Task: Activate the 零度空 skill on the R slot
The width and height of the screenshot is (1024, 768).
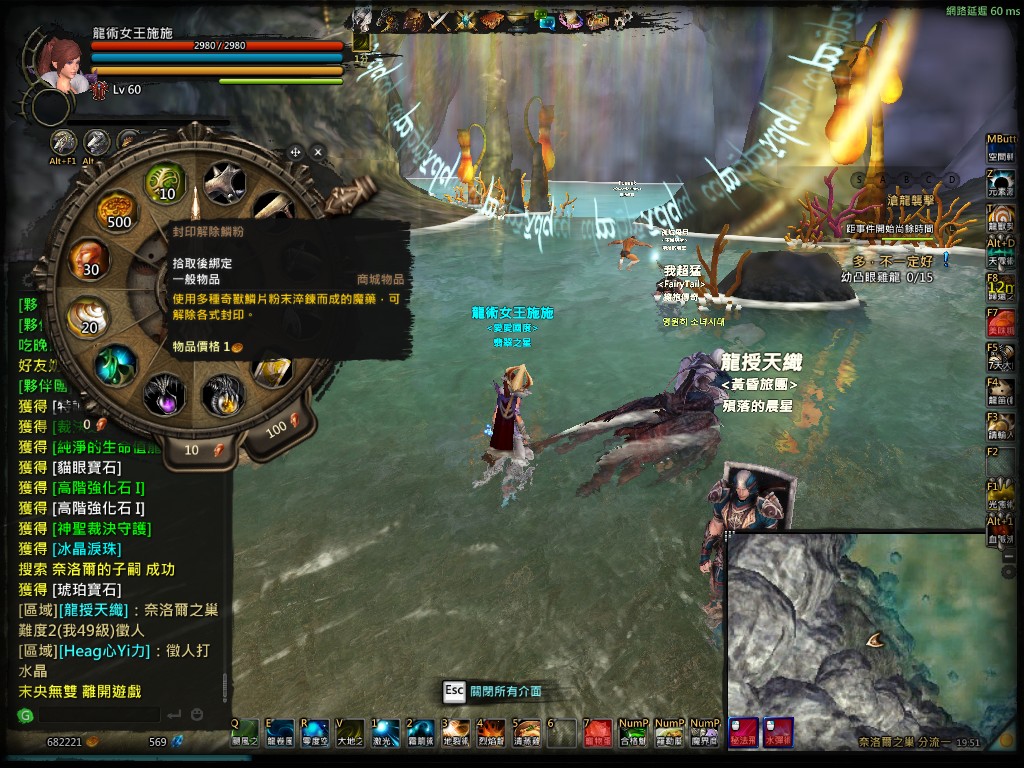Action: (x=314, y=733)
